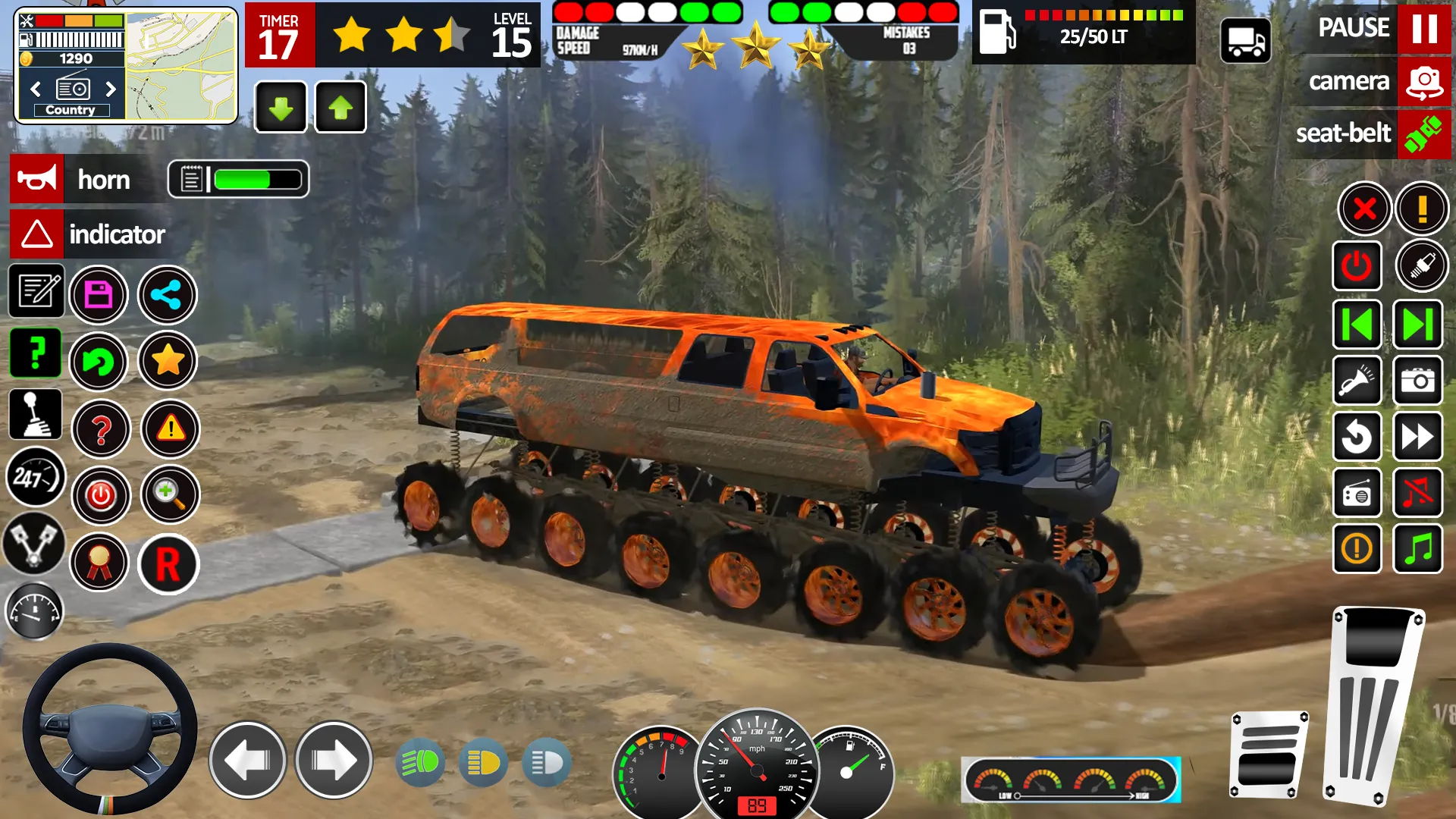Apply the brake pedal
This screenshot has height=819, width=1456.
point(1268,755)
